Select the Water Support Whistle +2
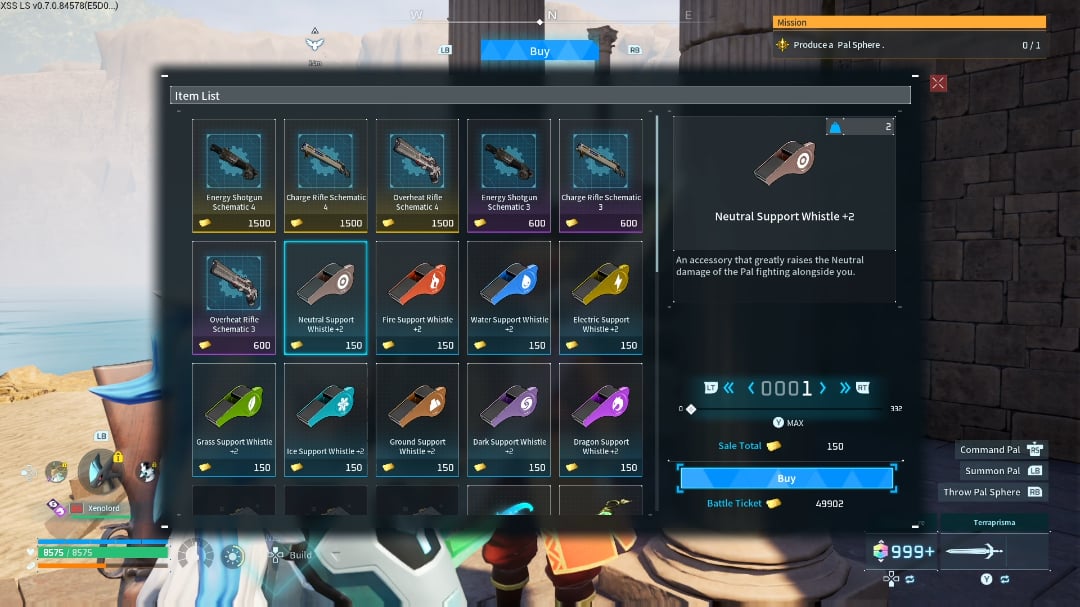 tap(509, 297)
